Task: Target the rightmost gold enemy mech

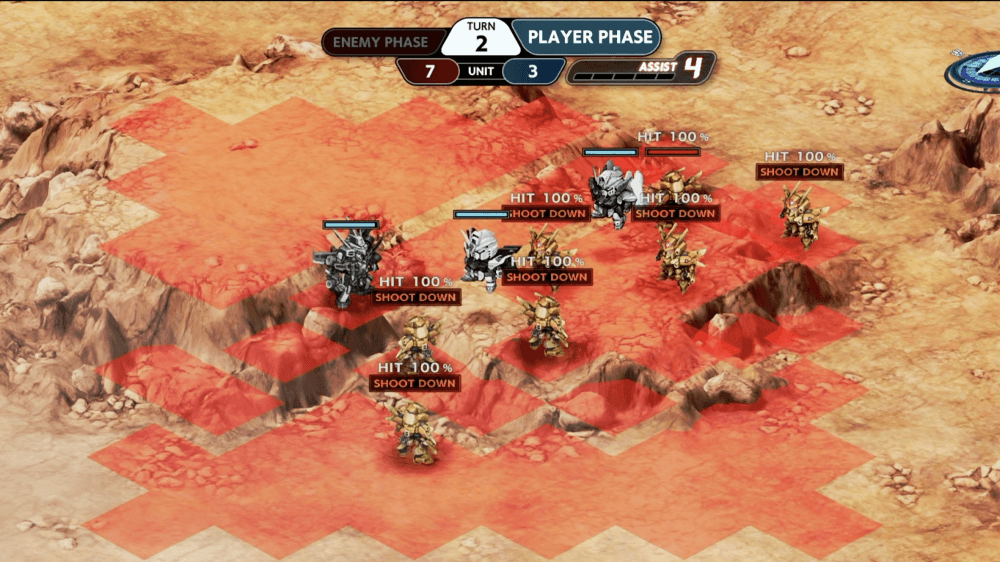Action: coord(800,213)
